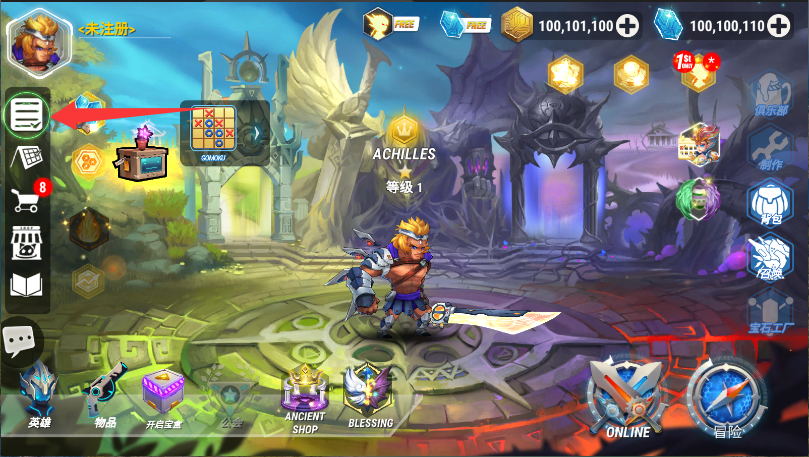Open the 背包 backpack

pyautogui.click(x=769, y=203)
